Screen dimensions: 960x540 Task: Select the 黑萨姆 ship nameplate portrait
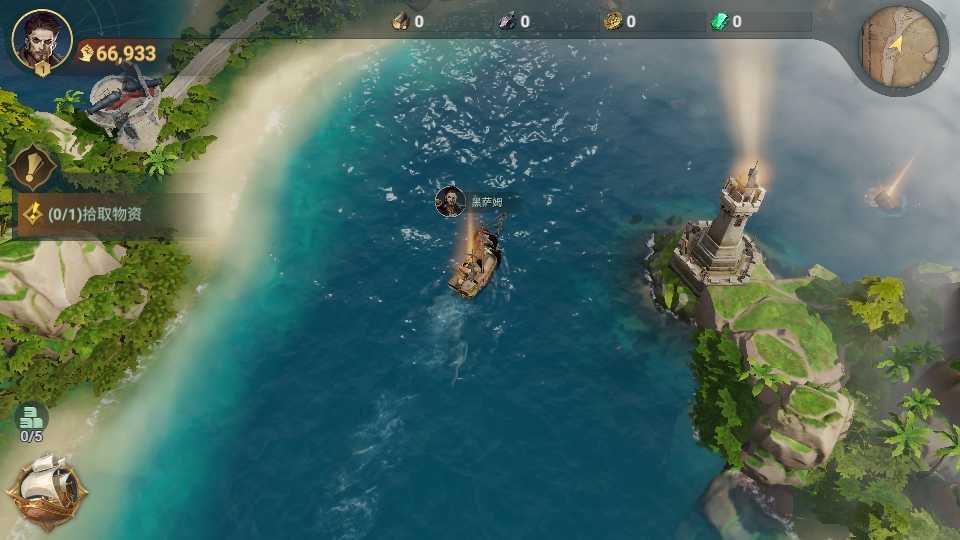pyautogui.click(x=450, y=201)
